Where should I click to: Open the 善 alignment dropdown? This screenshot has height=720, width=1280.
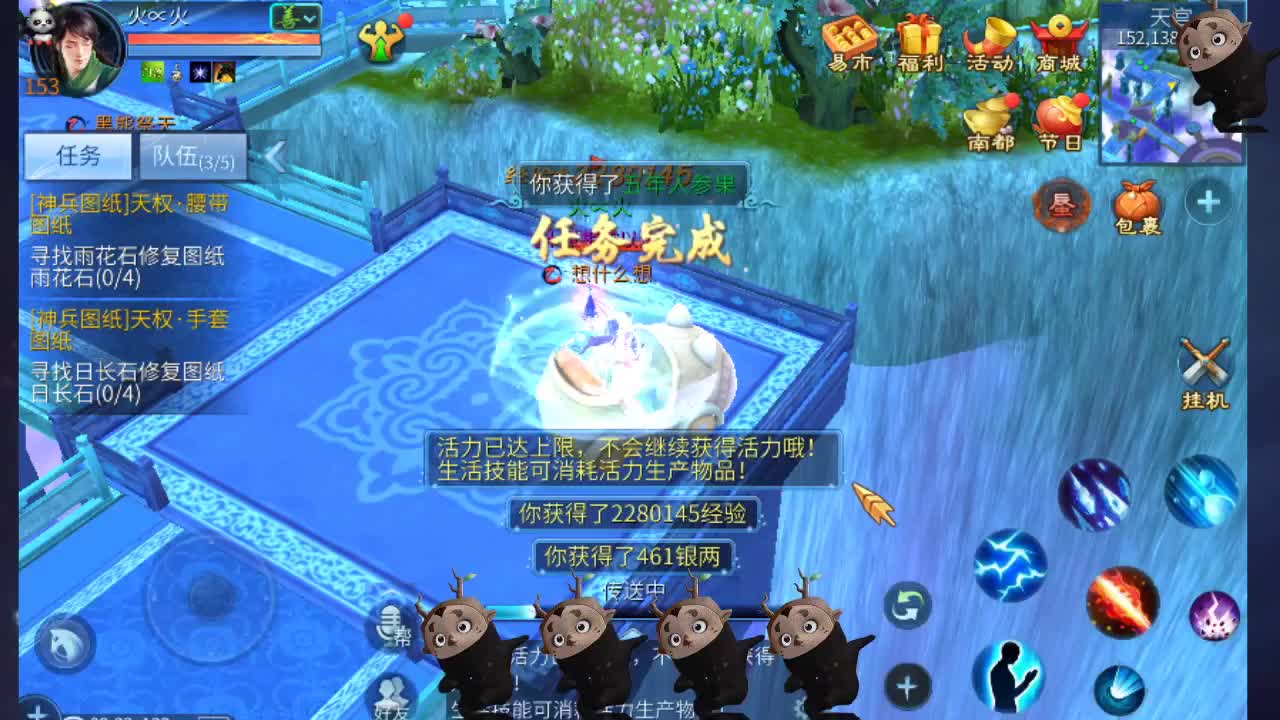pos(297,15)
